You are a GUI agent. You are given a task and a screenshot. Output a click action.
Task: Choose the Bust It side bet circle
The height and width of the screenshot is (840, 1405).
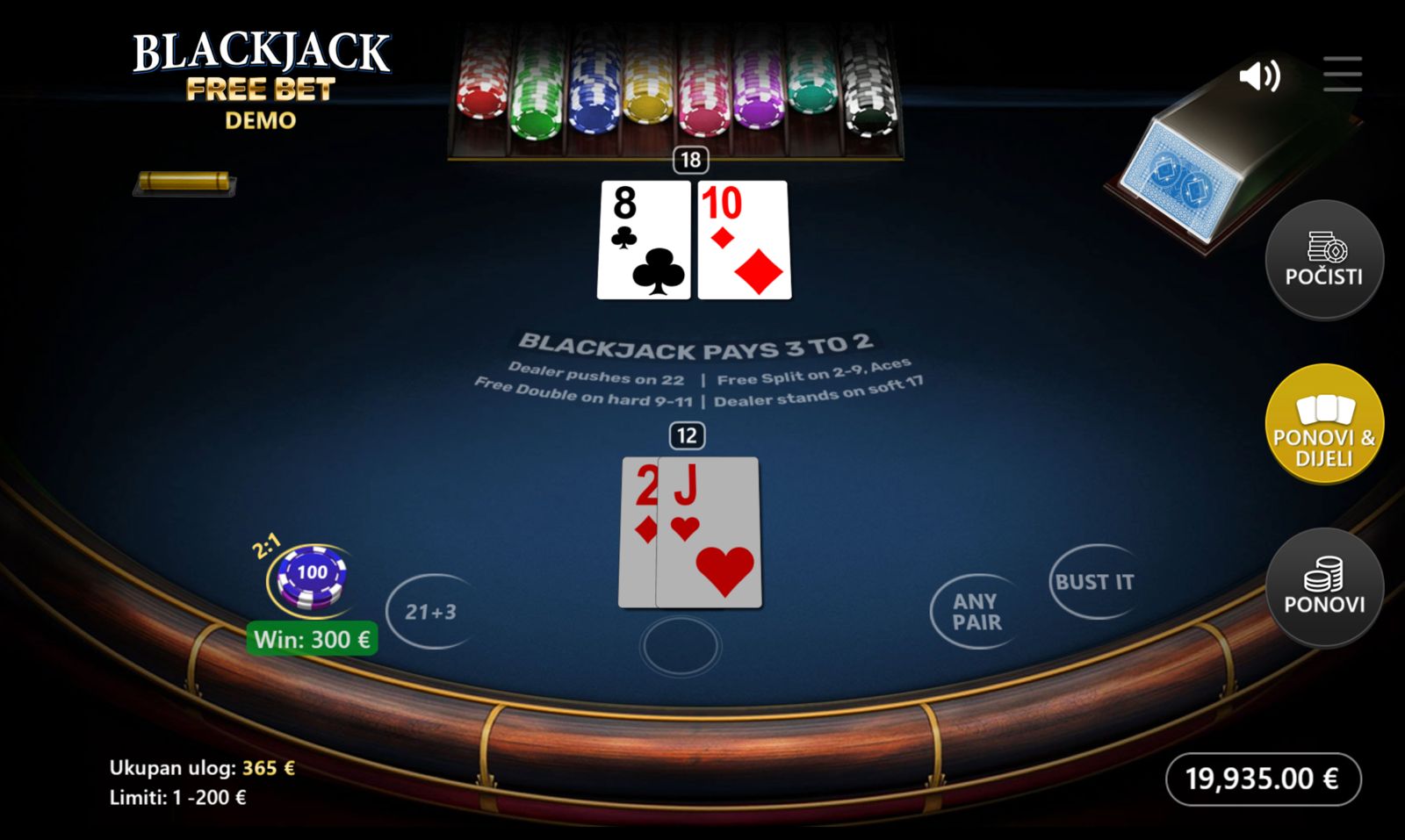[x=1094, y=582]
